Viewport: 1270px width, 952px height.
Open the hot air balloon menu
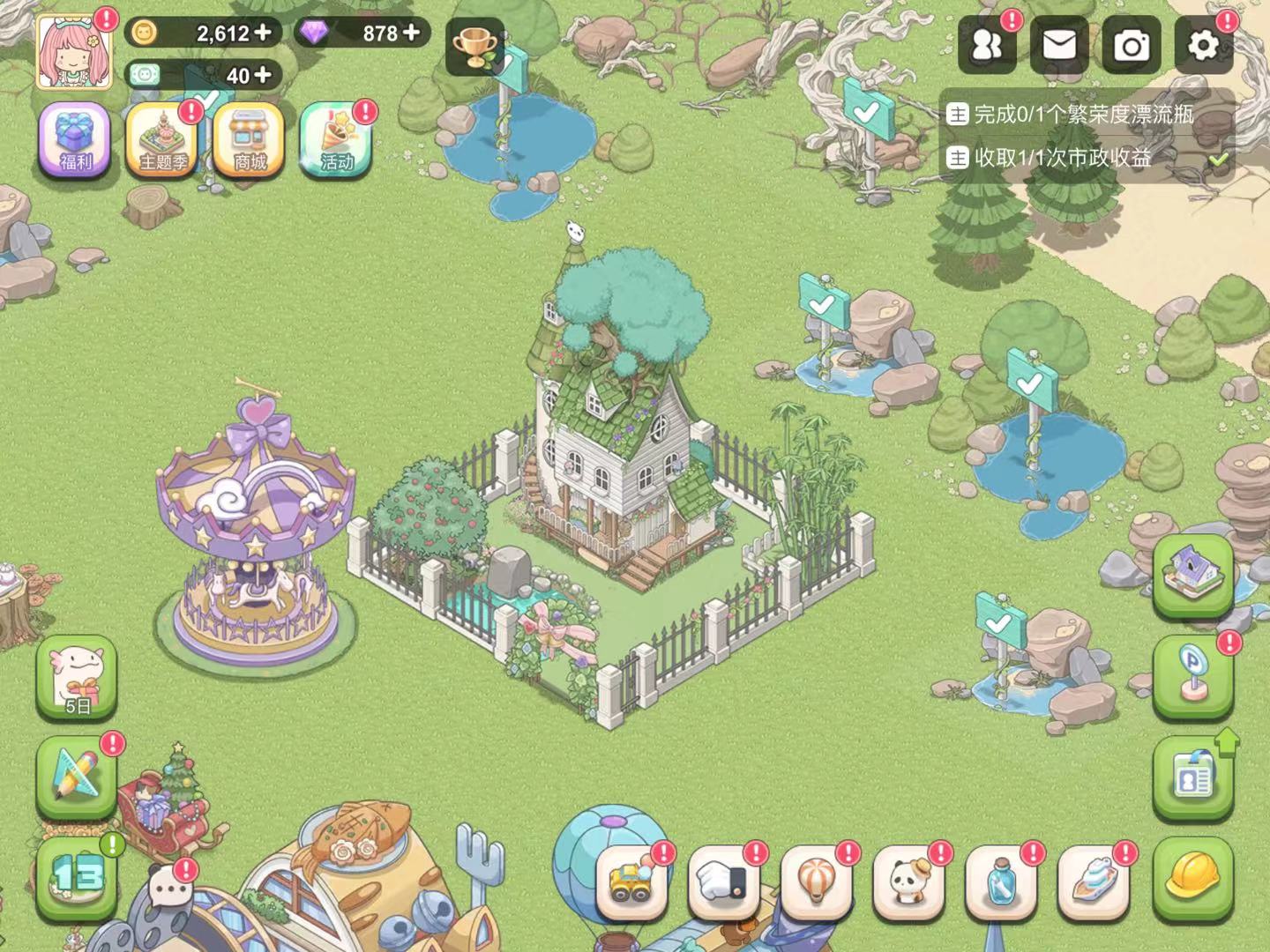click(x=816, y=881)
